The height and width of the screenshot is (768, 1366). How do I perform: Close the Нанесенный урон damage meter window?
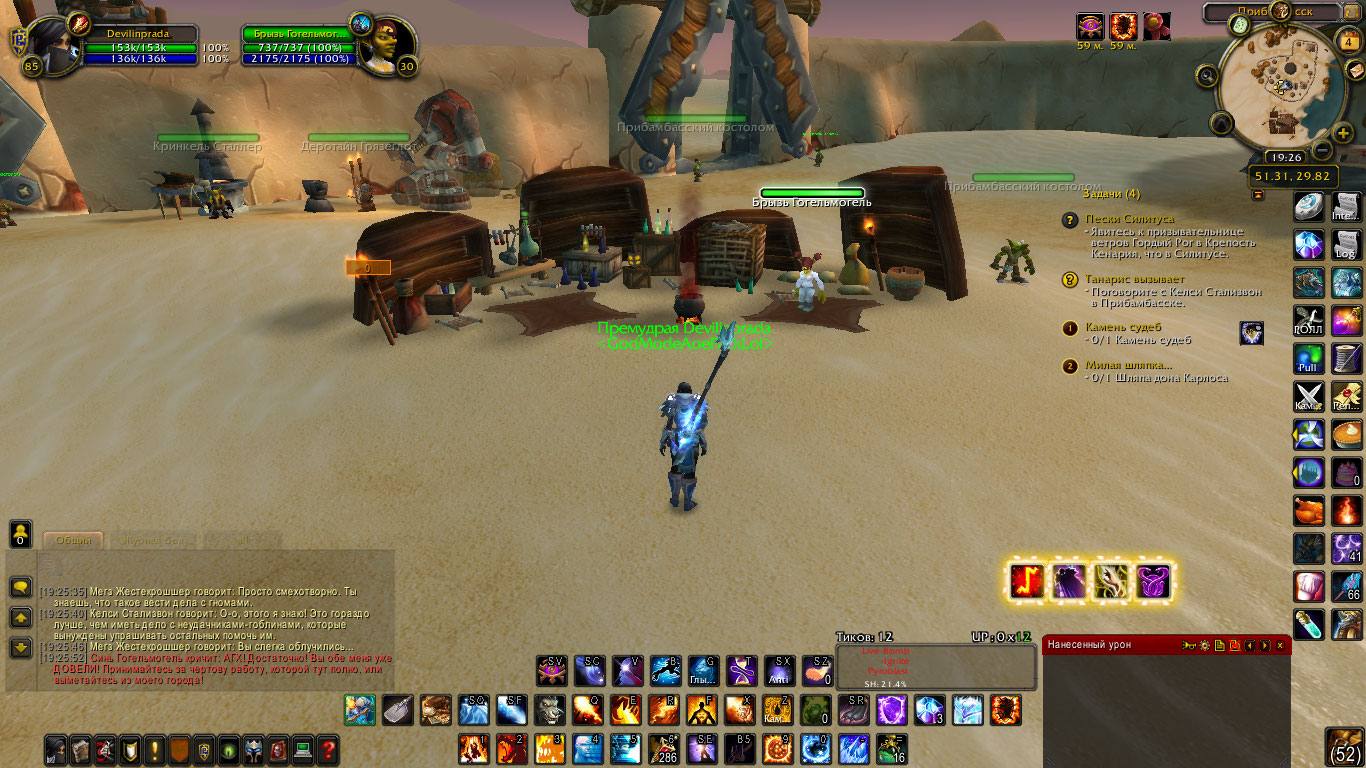[x=1280, y=646]
